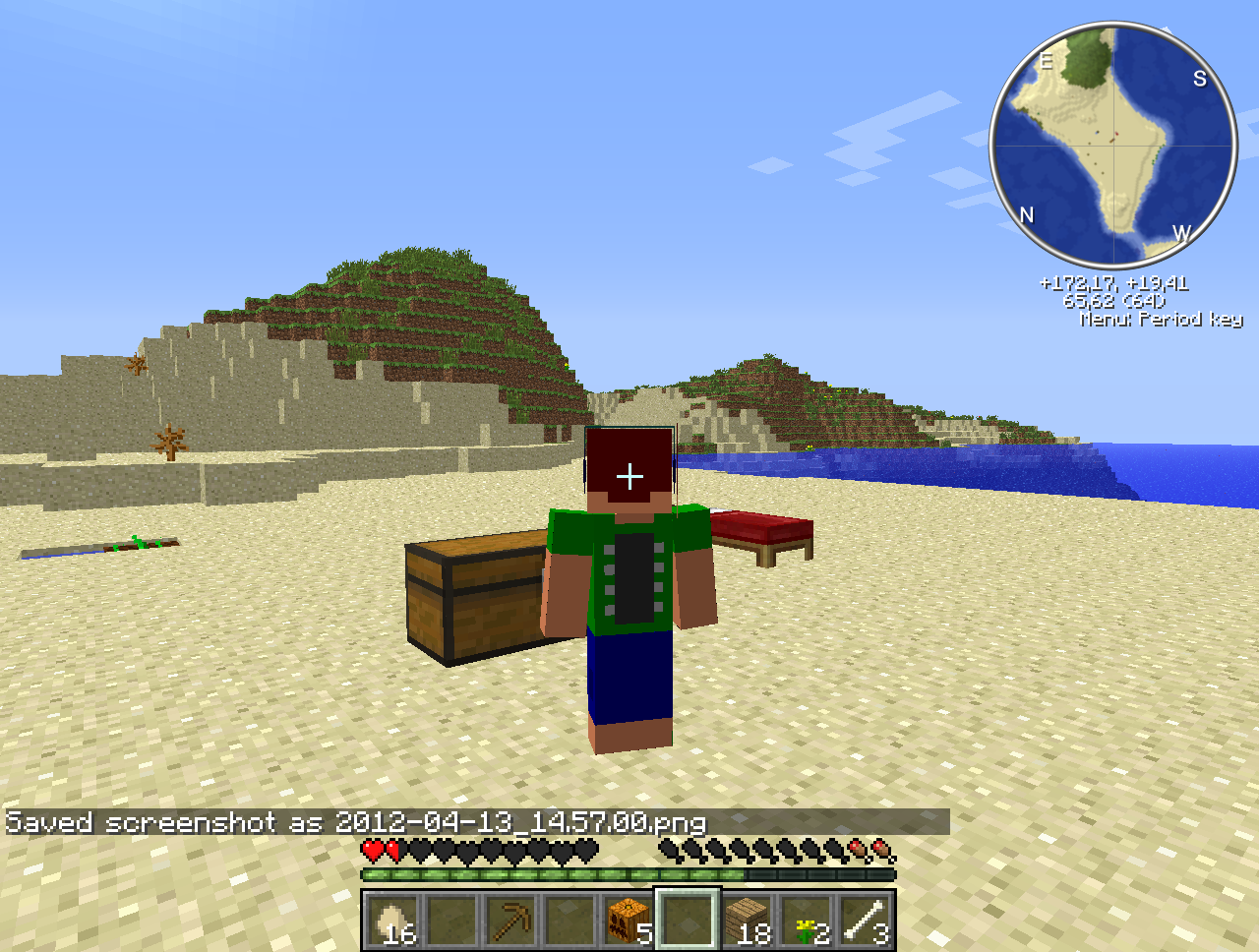The image size is (1259, 952).
Task: Select the jack o'lantern stack
Action: pos(629,922)
